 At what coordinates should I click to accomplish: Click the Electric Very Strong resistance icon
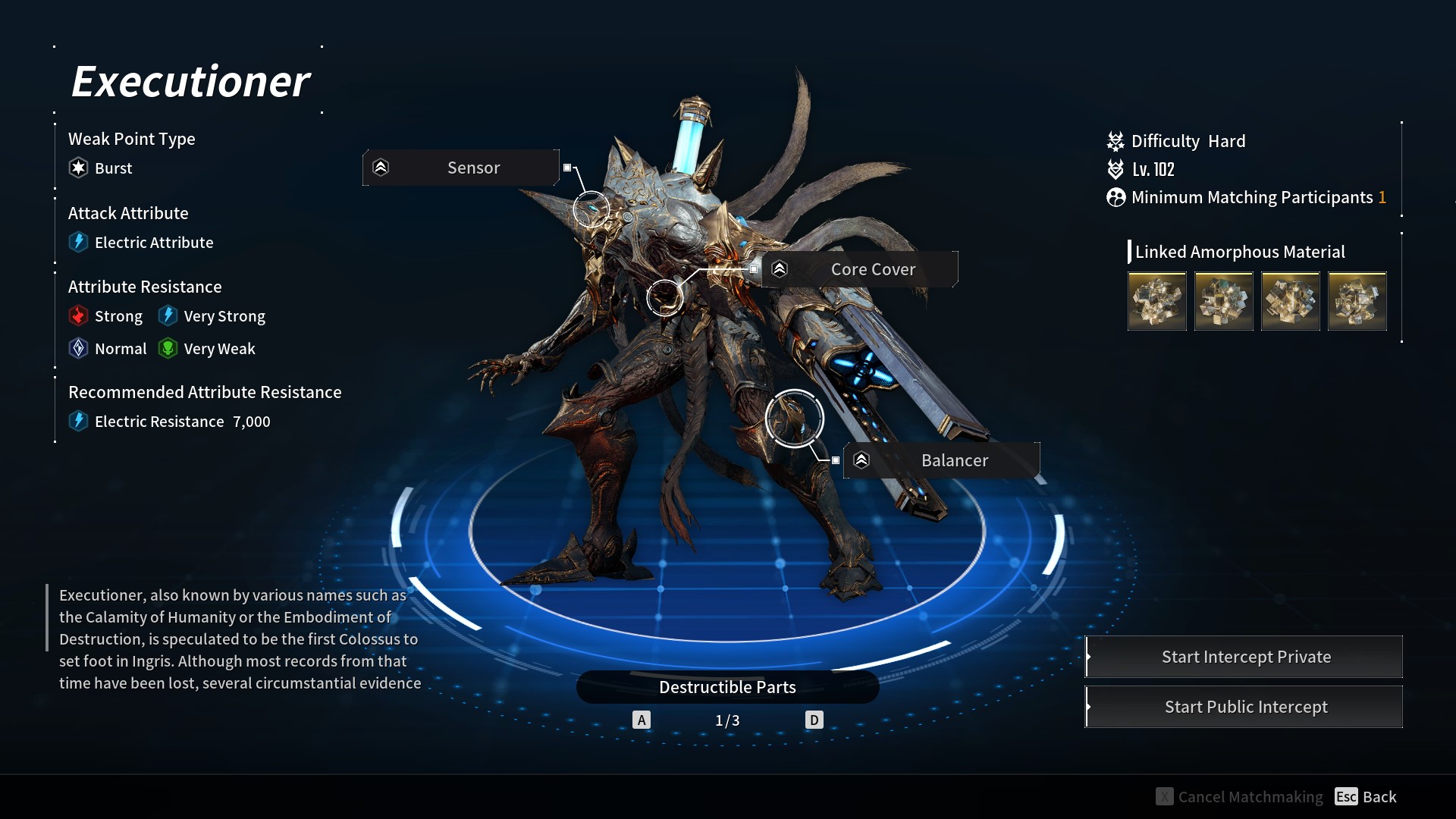click(x=168, y=315)
